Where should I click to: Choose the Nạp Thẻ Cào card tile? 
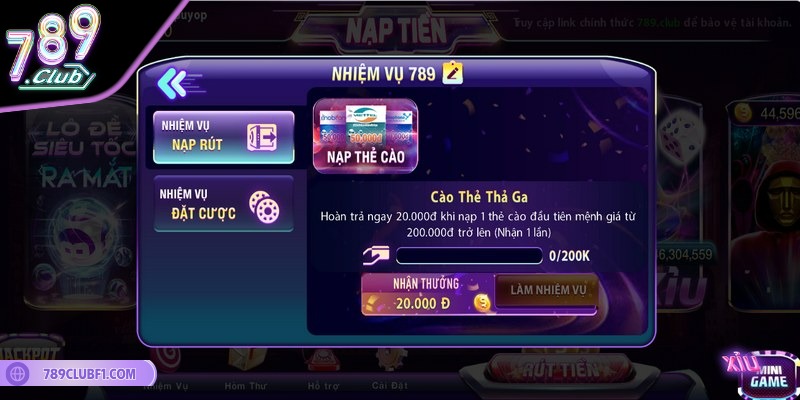[365, 134]
